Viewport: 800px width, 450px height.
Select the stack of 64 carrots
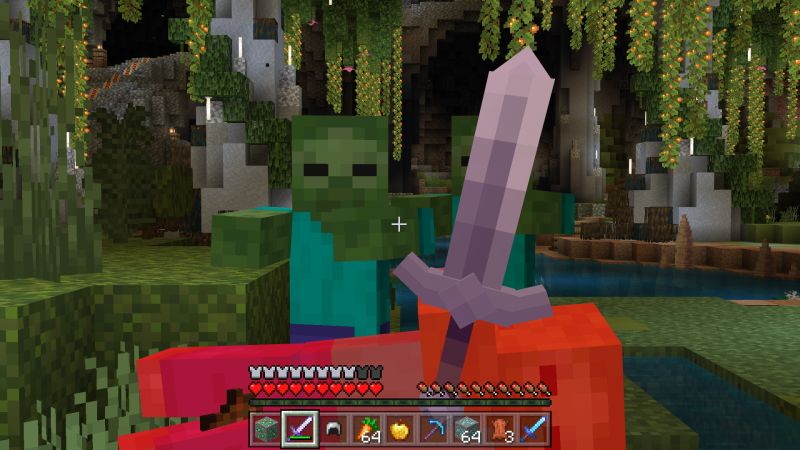[x=367, y=429]
